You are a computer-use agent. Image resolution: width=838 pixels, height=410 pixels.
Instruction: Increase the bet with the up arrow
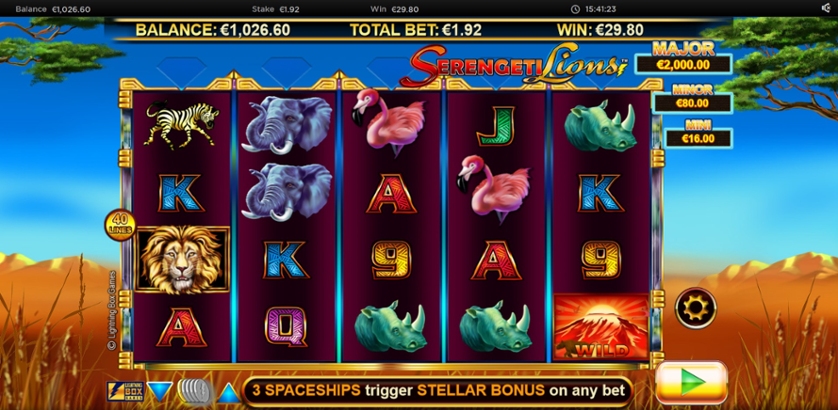(x=228, y=390)
